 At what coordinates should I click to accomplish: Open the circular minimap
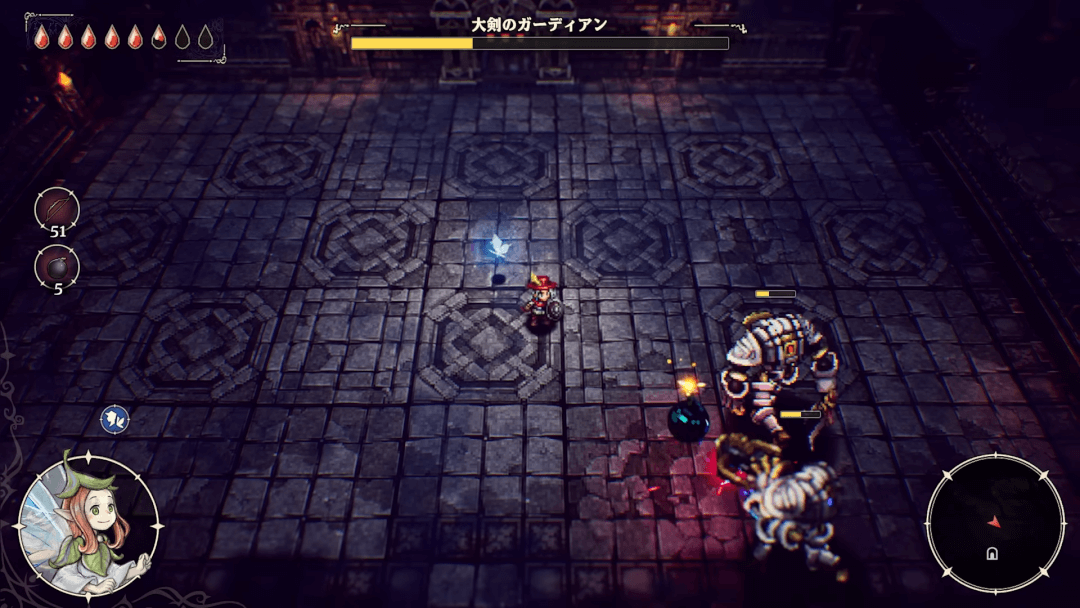994,523
